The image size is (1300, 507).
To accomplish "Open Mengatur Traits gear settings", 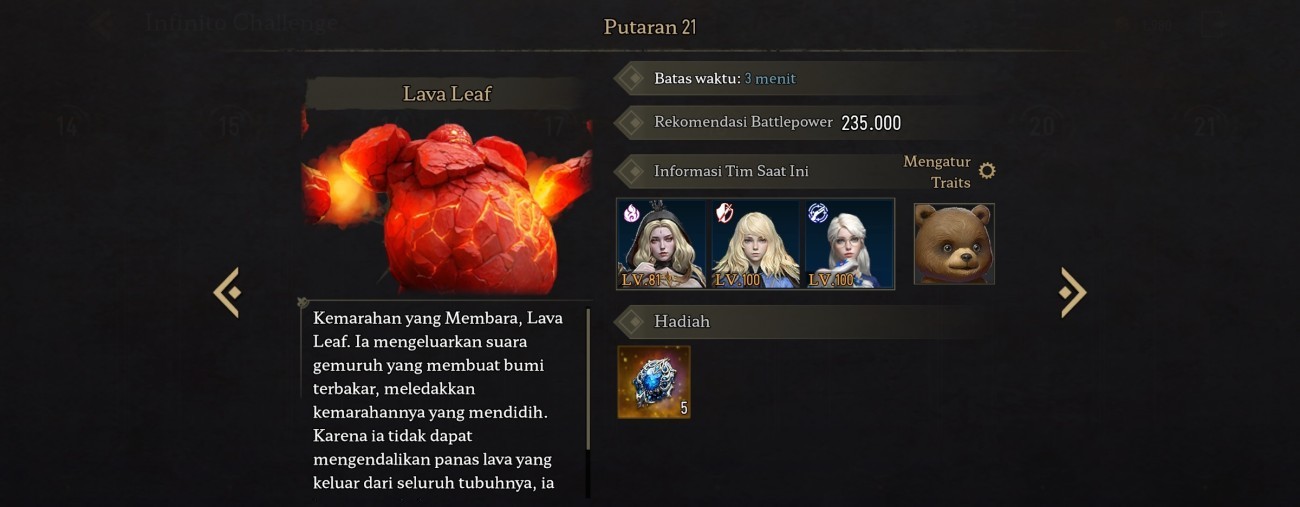I will tap(987, 171).
